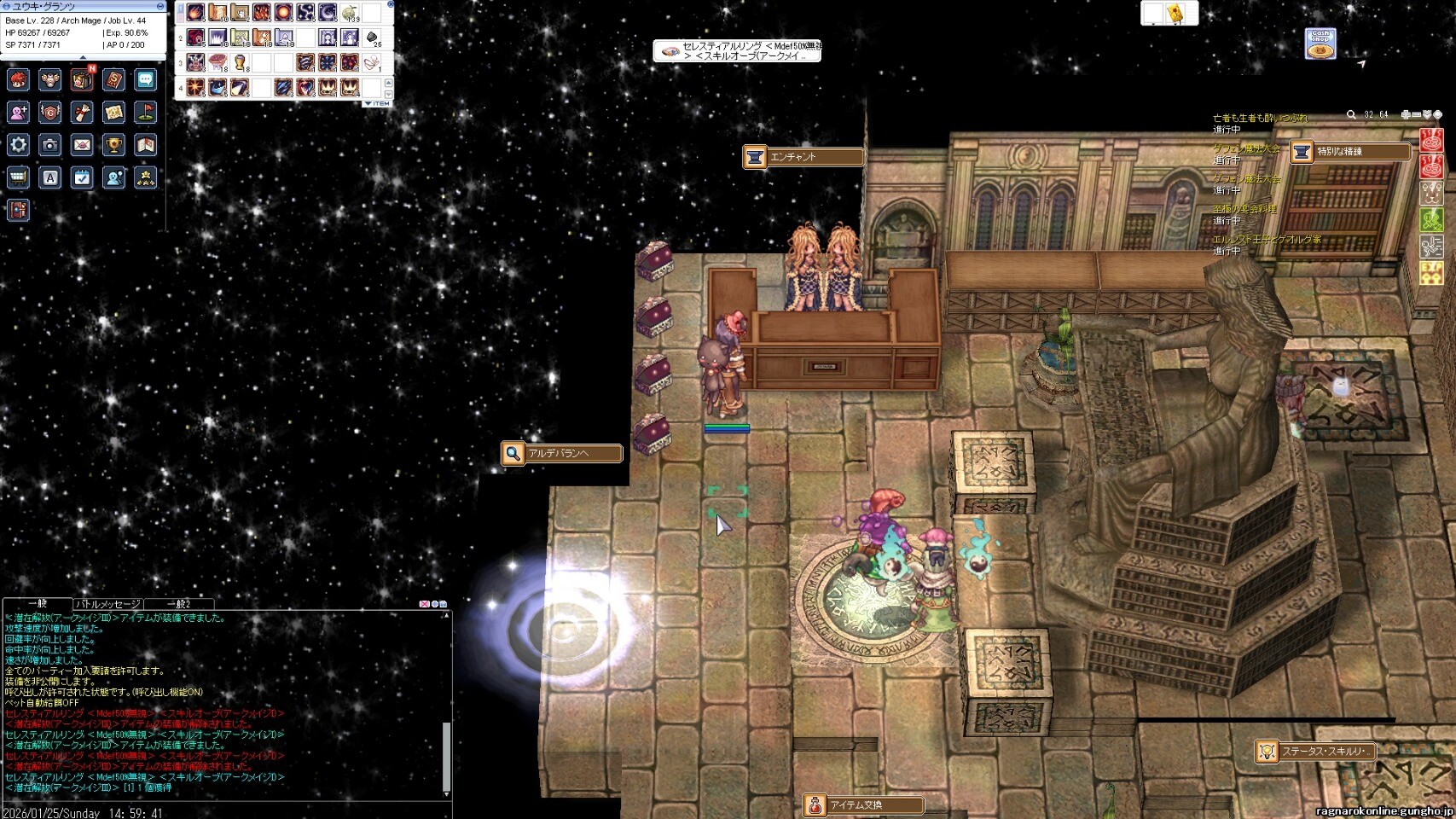1456x819 pixels.
Task: Switch to the バトルメッセージ chat tab
Action: (107, 604)
